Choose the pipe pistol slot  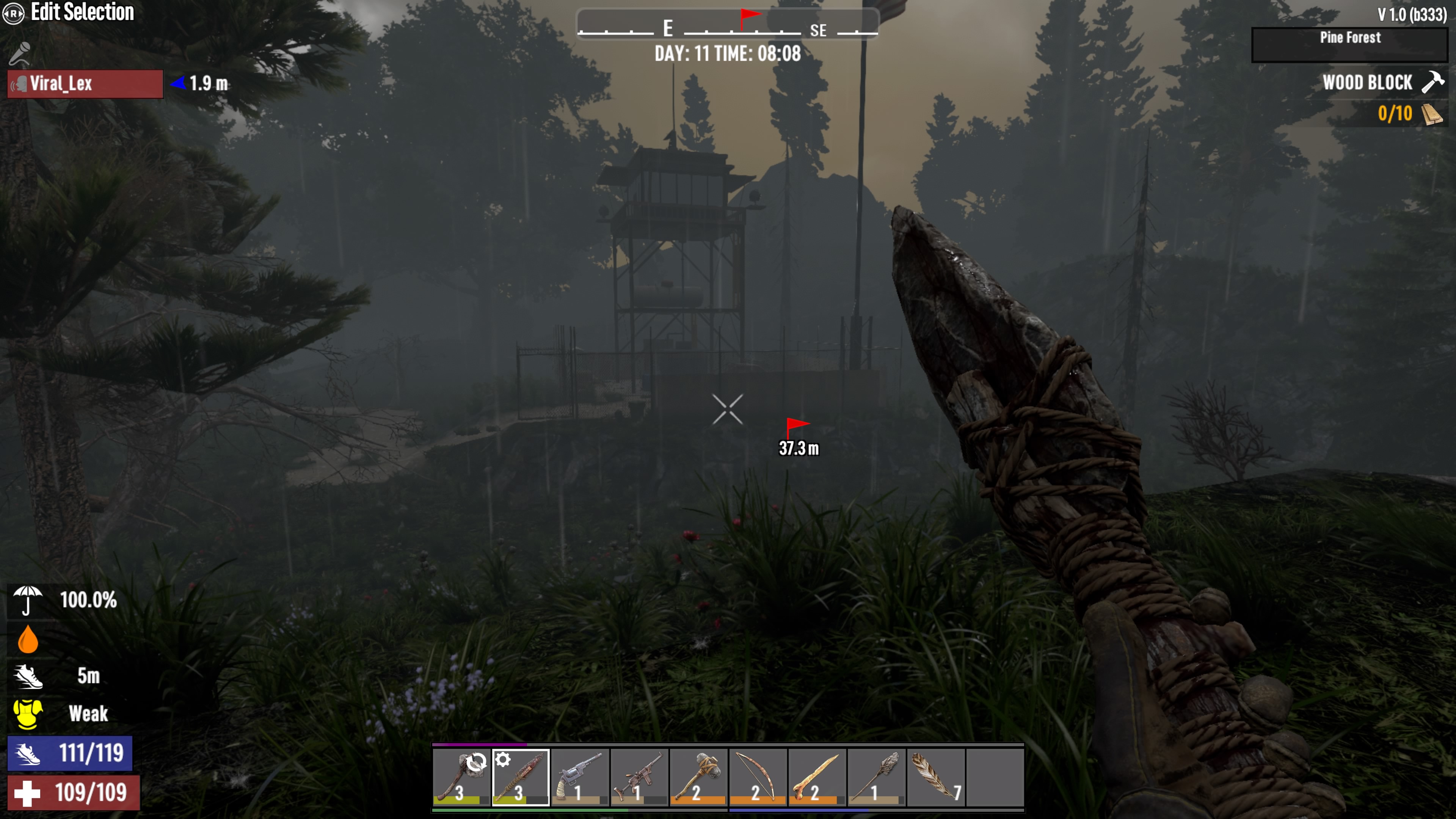coord(580,777)
